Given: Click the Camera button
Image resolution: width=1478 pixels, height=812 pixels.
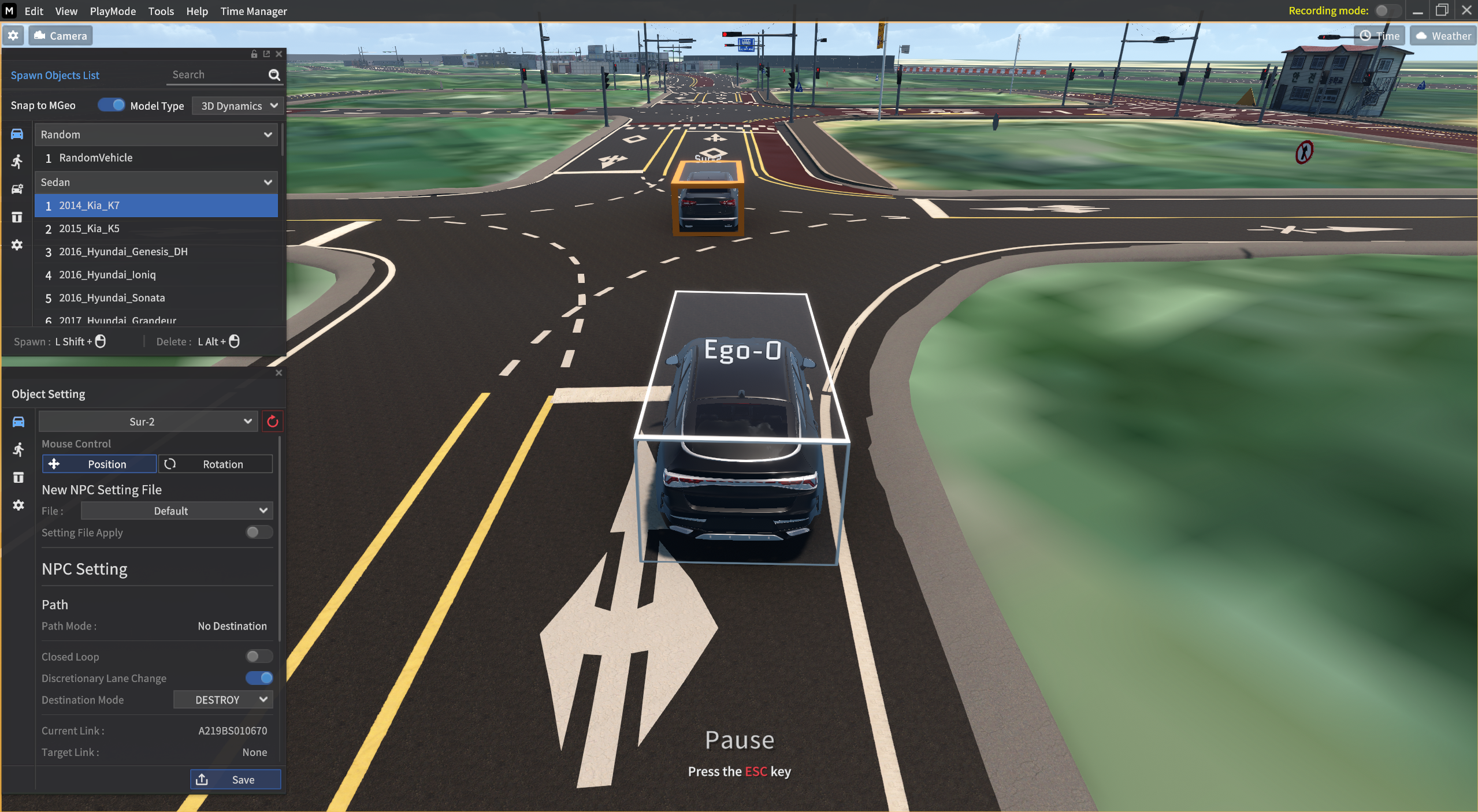Looking at the screenshot, I should click(x=61, y=36).
